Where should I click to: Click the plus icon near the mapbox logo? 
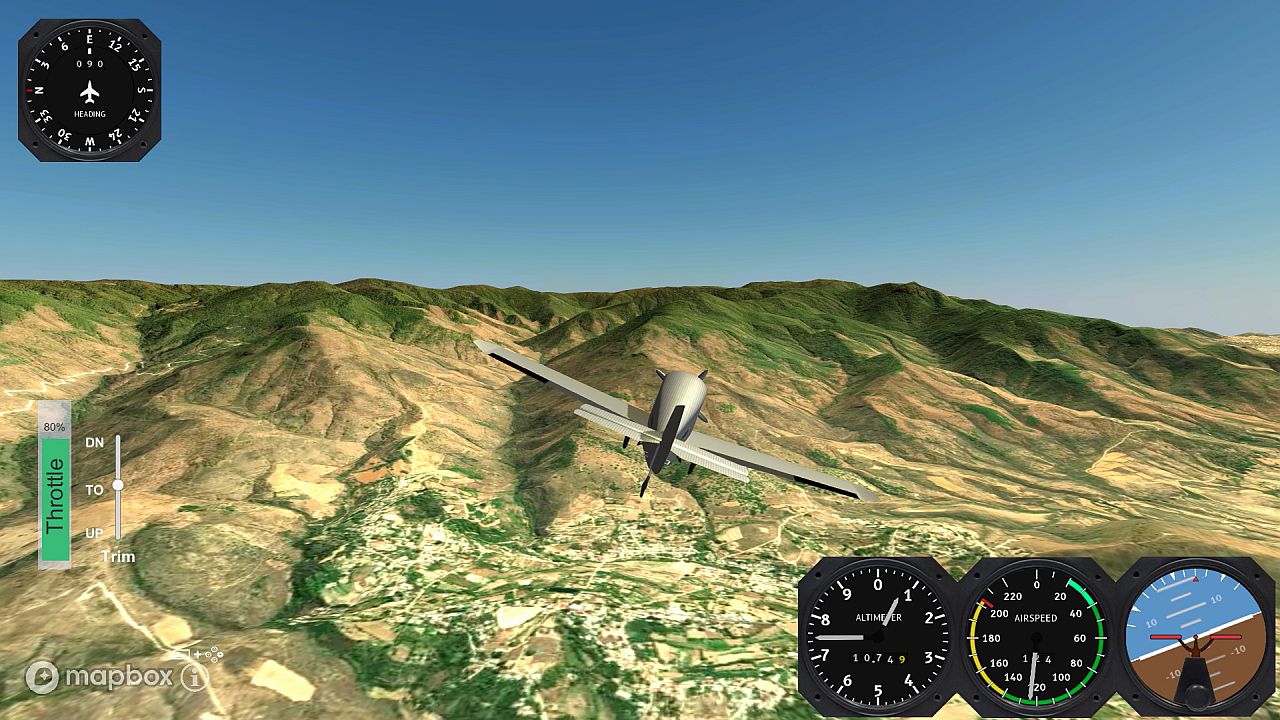197,653
